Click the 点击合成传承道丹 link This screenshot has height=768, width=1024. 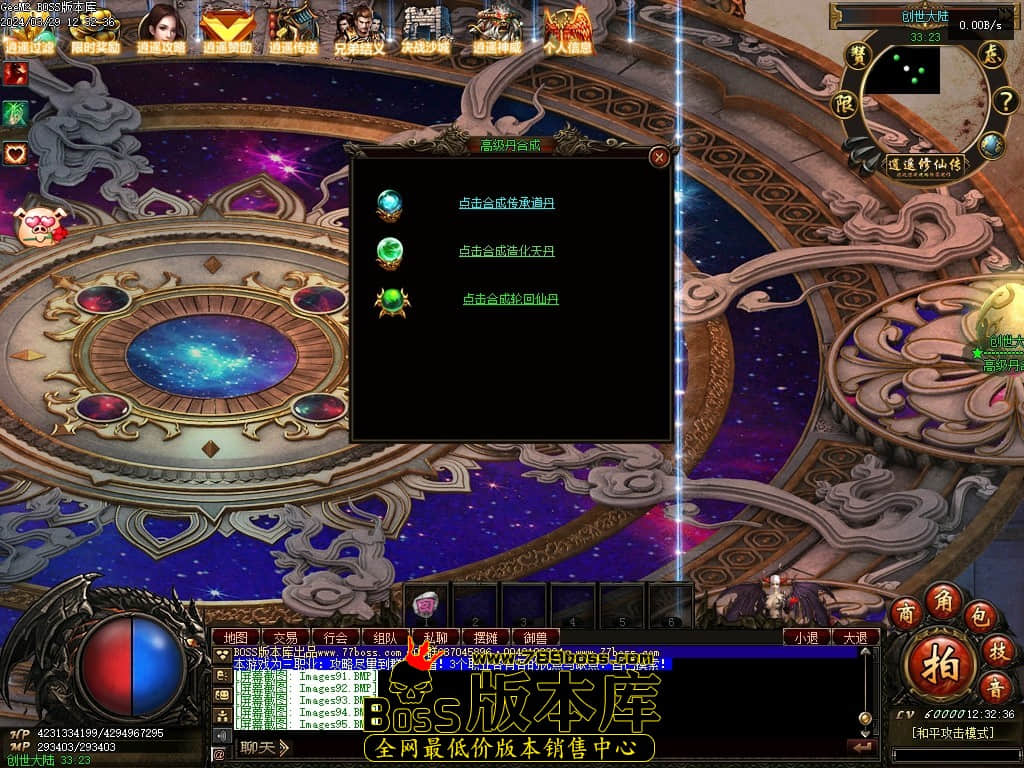[506, 203]
